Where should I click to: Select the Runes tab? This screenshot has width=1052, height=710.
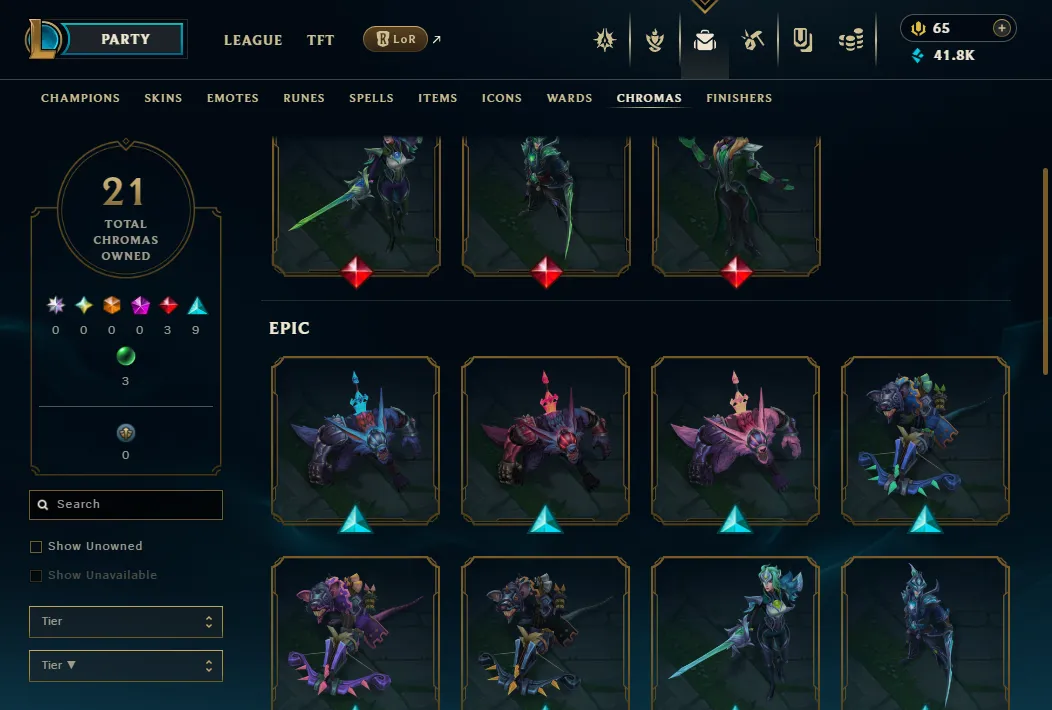click(x=304, y=98)
